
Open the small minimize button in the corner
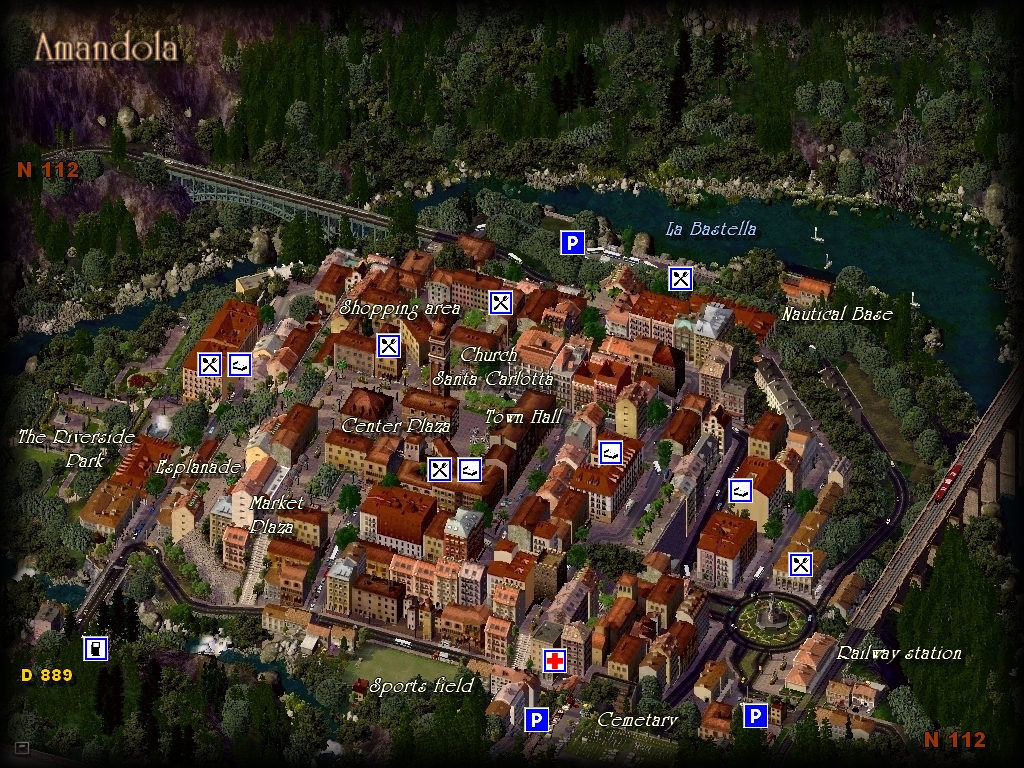point(22,747)
